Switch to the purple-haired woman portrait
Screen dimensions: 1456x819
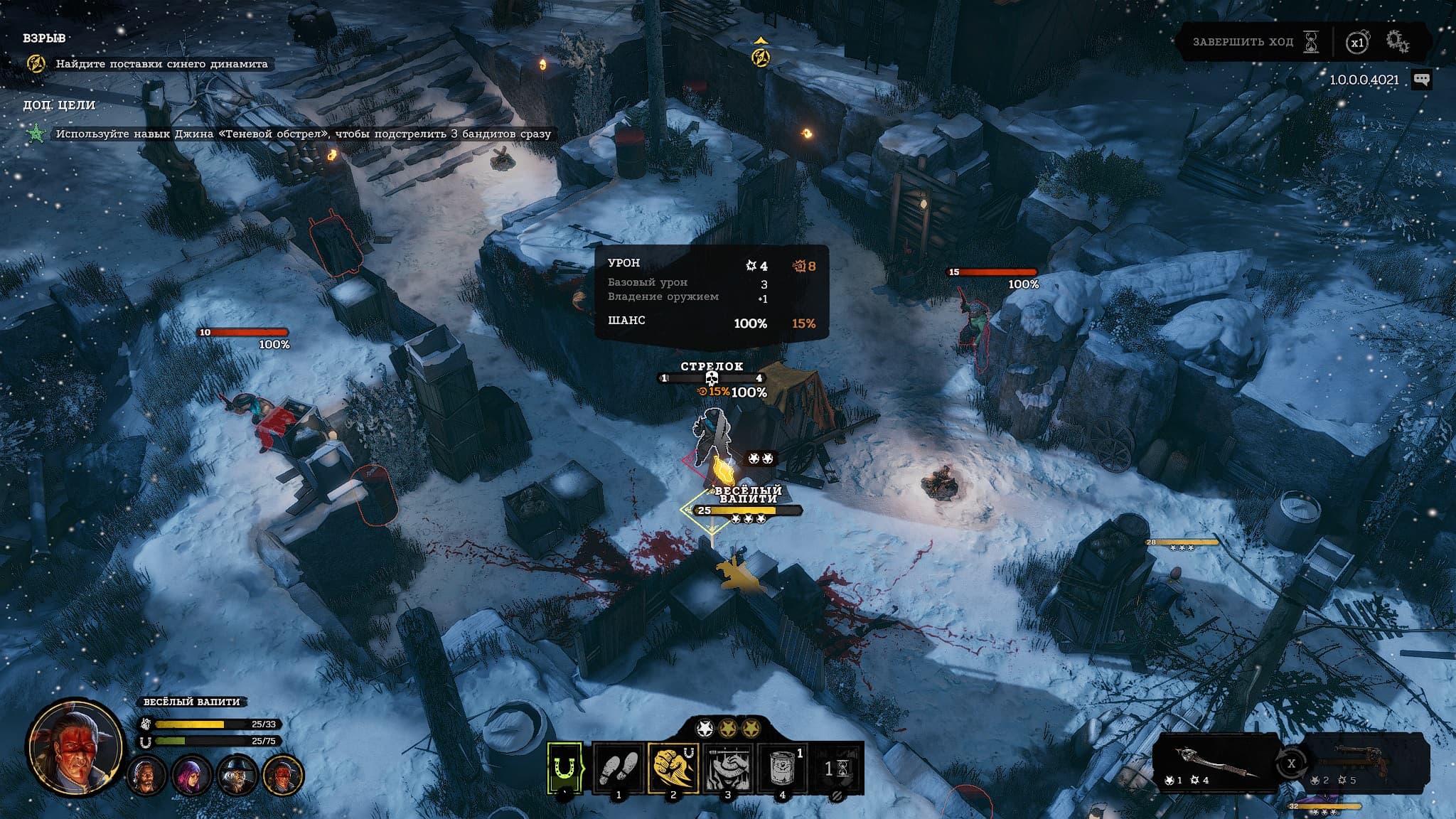click(x=191, y=775)
